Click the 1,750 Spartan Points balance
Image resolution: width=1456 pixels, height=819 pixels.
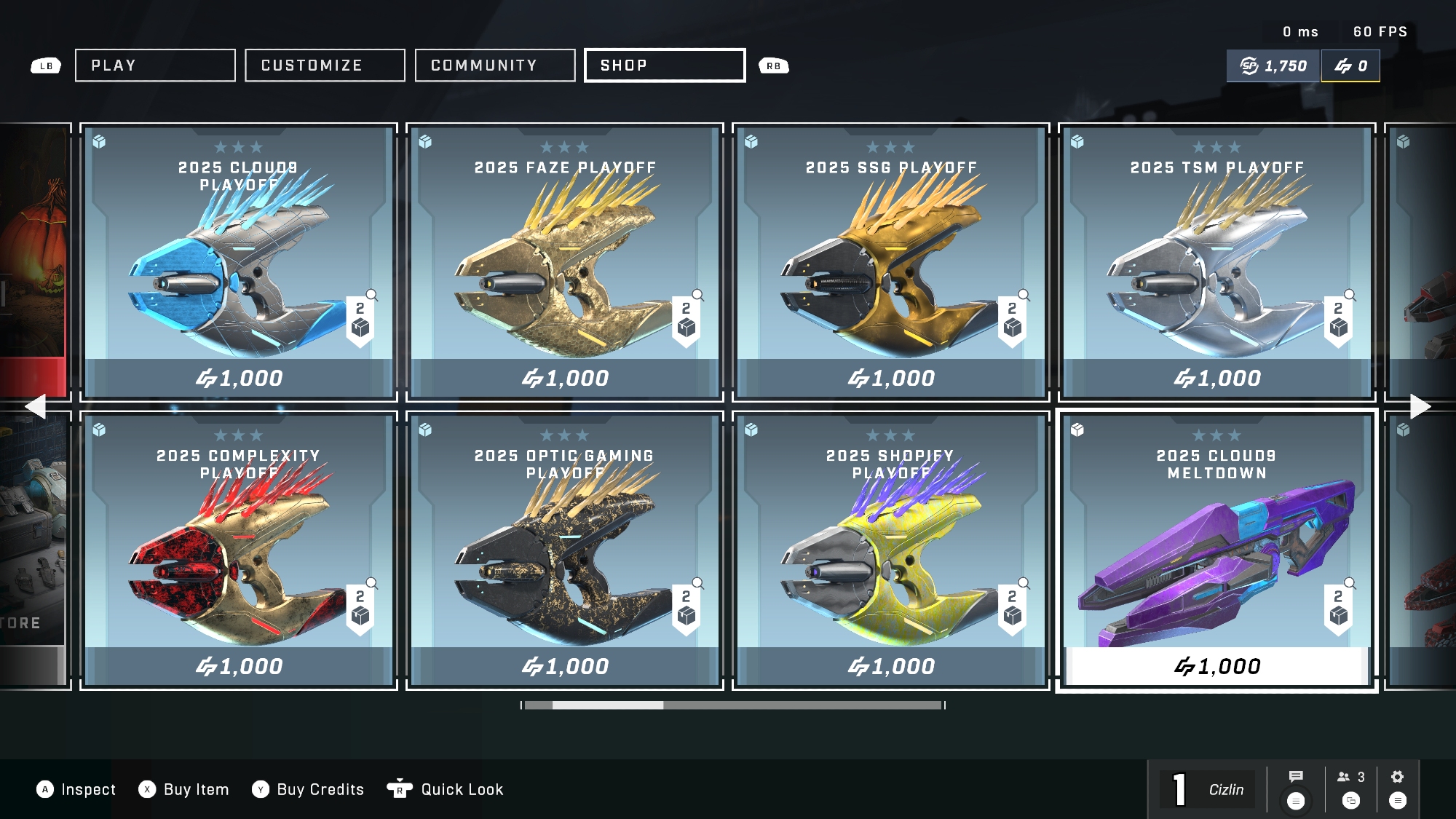1273,66
